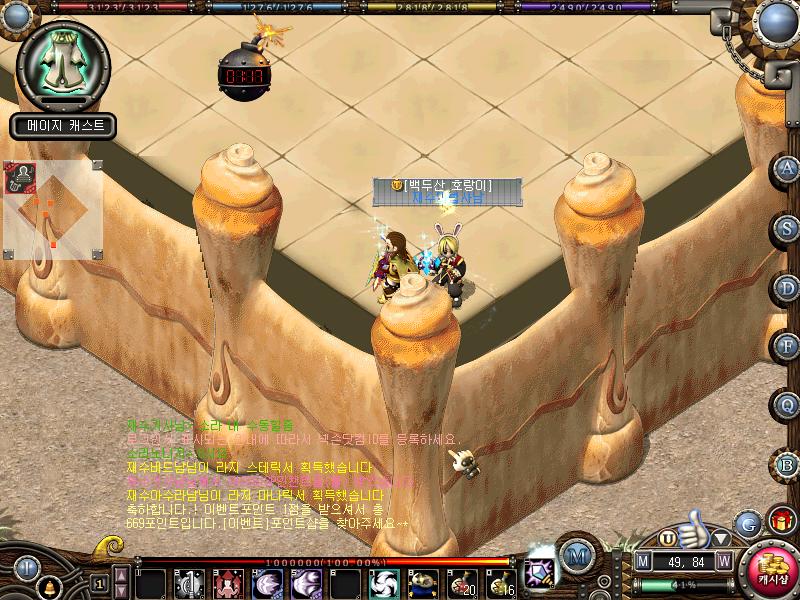The width and height of the screenshot is (800, 600).
Task: Click the round A menu button
Action: (788, 168)
